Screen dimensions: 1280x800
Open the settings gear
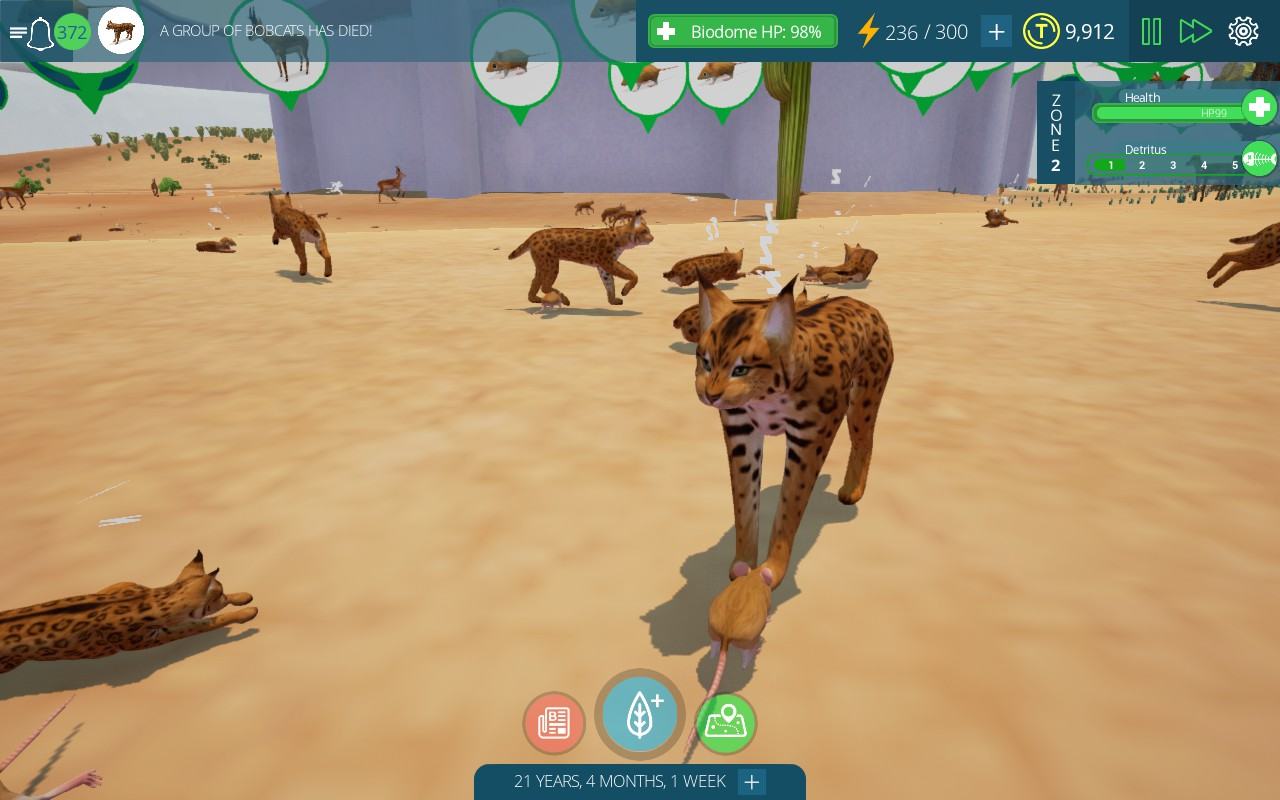pyautogui.click(x=1243, y=32)
